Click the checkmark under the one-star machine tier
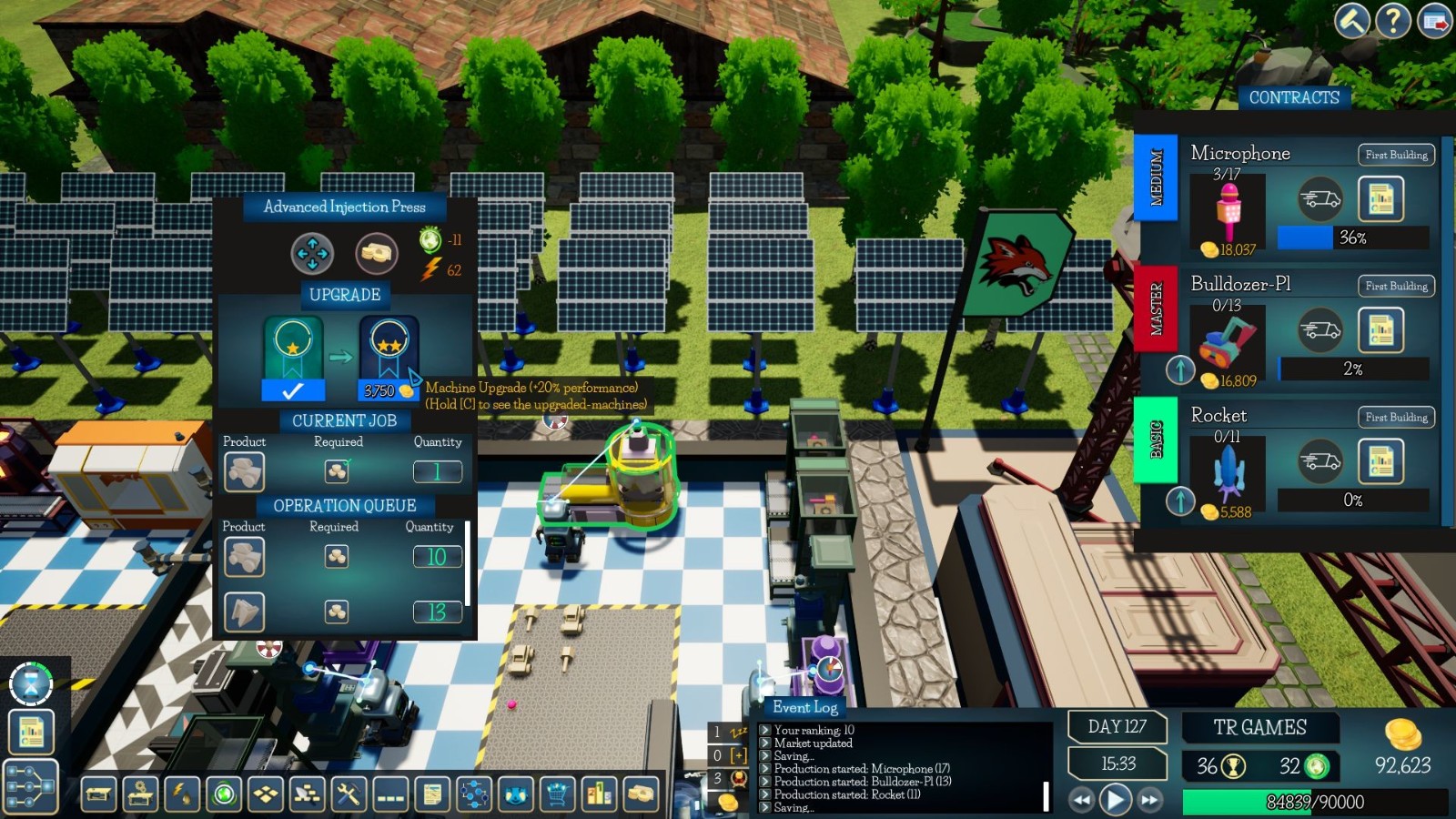 point(293,390)
